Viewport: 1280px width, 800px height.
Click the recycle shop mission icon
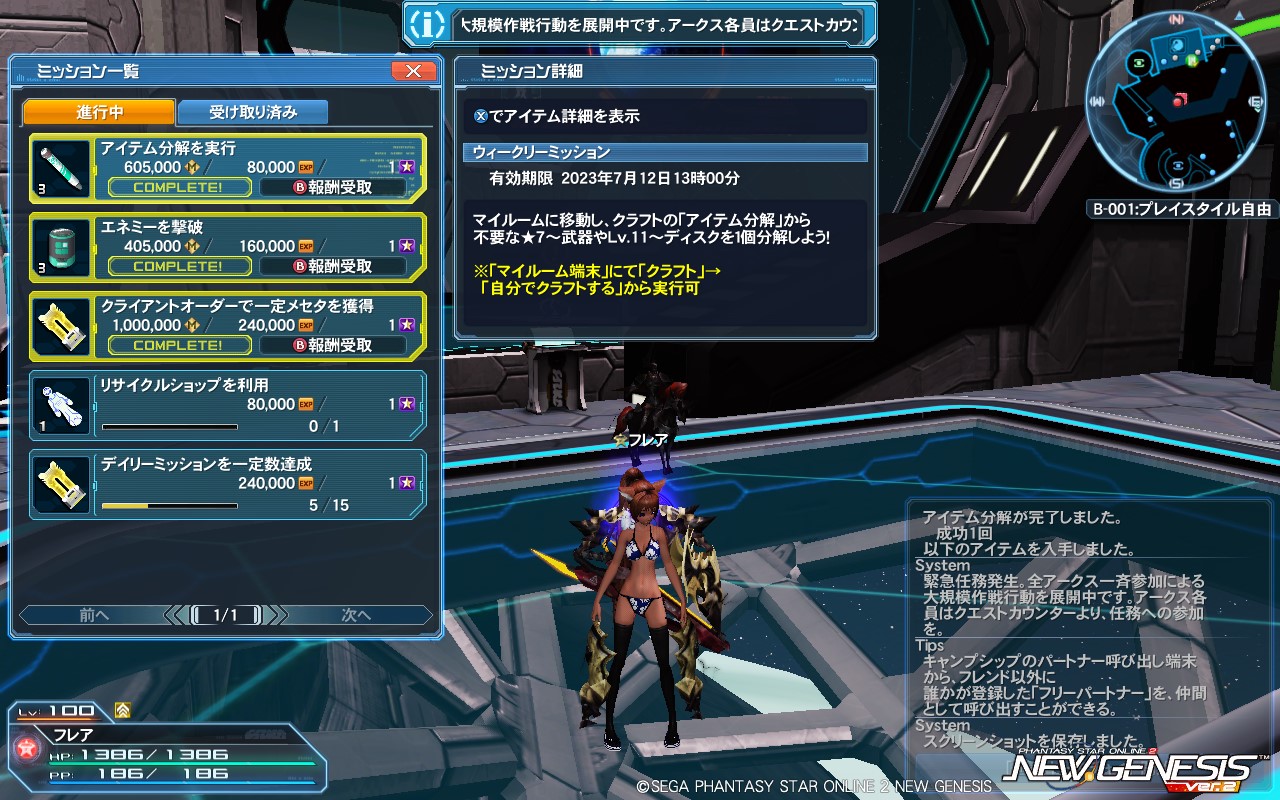pos(60,405)
